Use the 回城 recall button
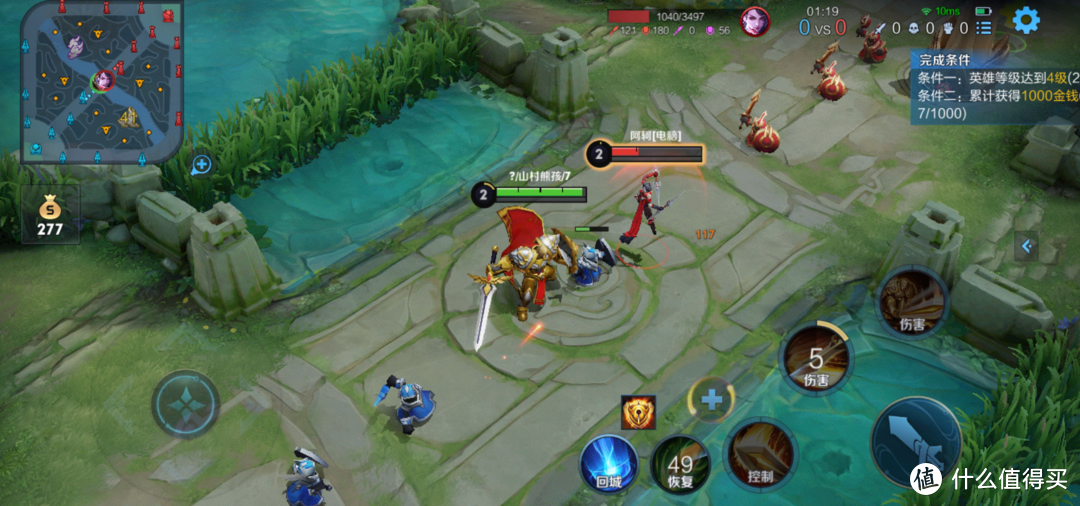The width and height of the screenshot is (1080, 506). tap(609, 465)
